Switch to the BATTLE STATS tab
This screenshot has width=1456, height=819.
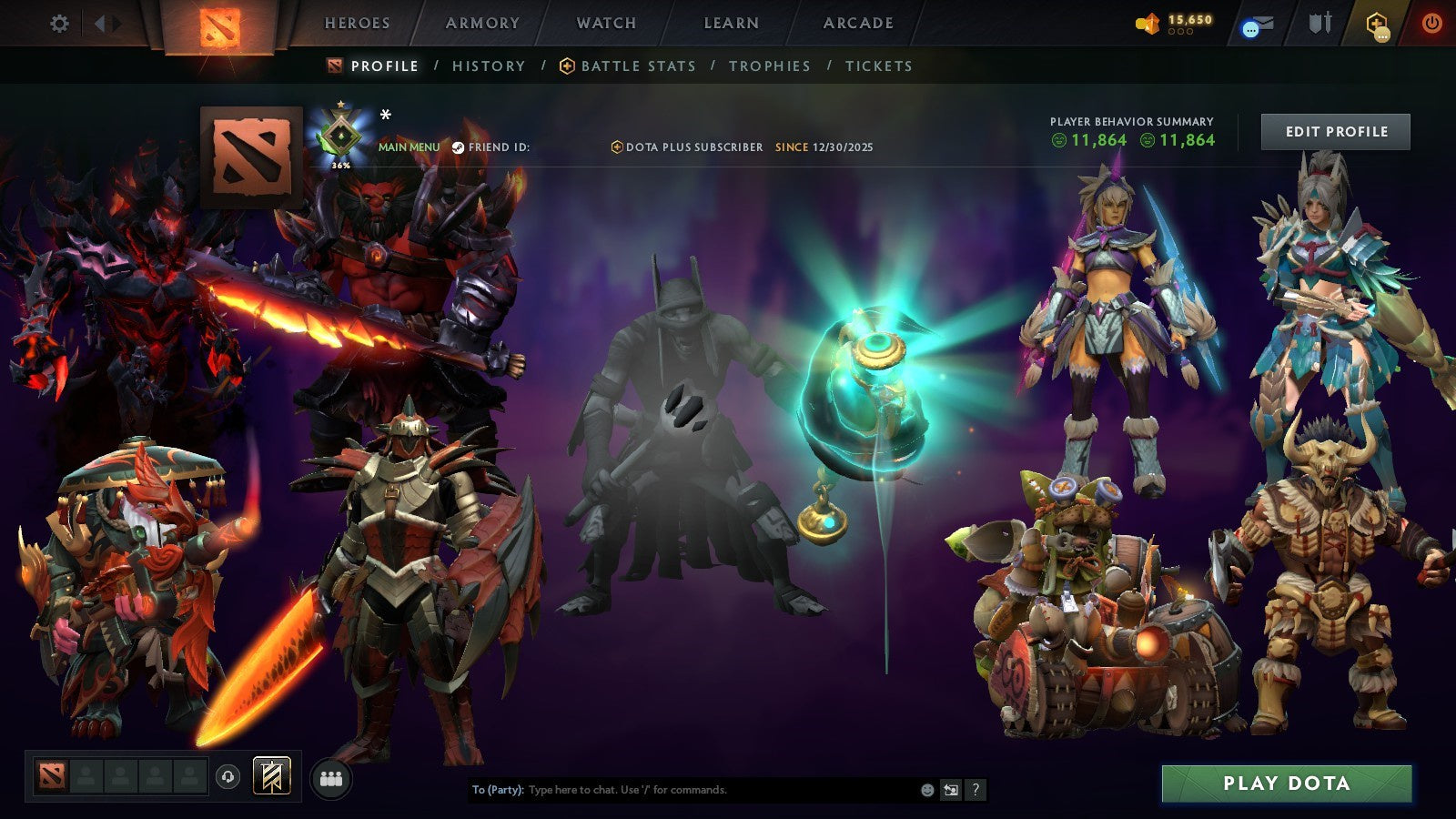637,66
